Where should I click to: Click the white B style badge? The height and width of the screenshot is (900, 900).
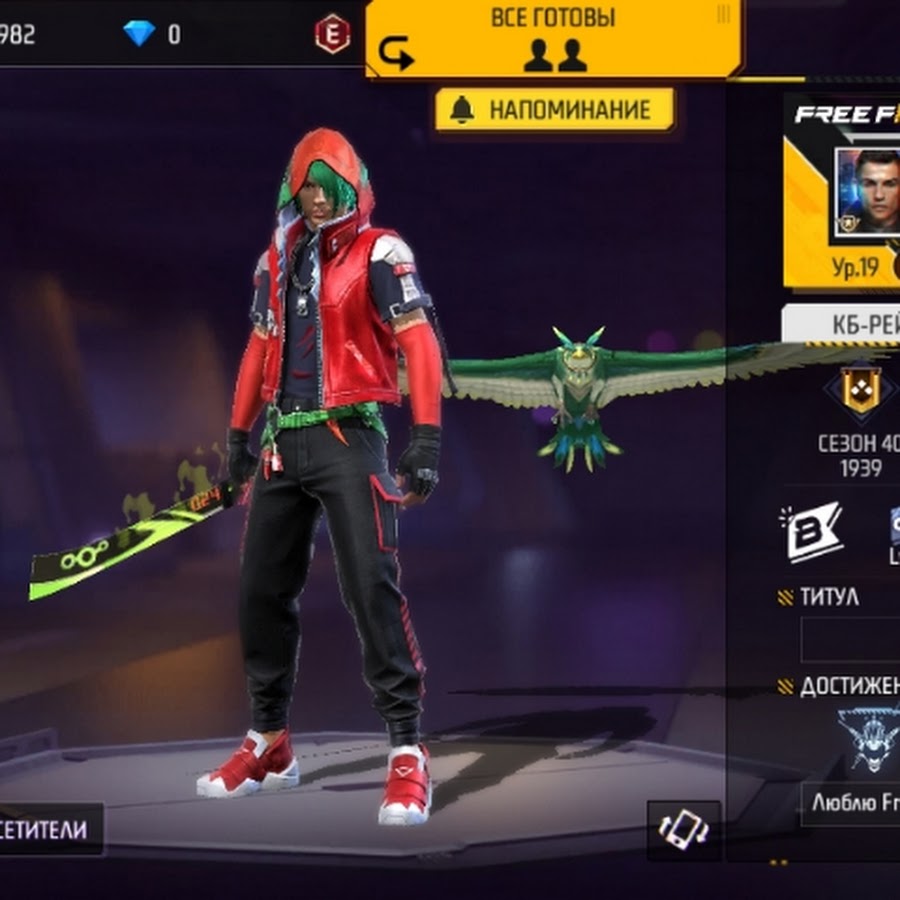811,531
